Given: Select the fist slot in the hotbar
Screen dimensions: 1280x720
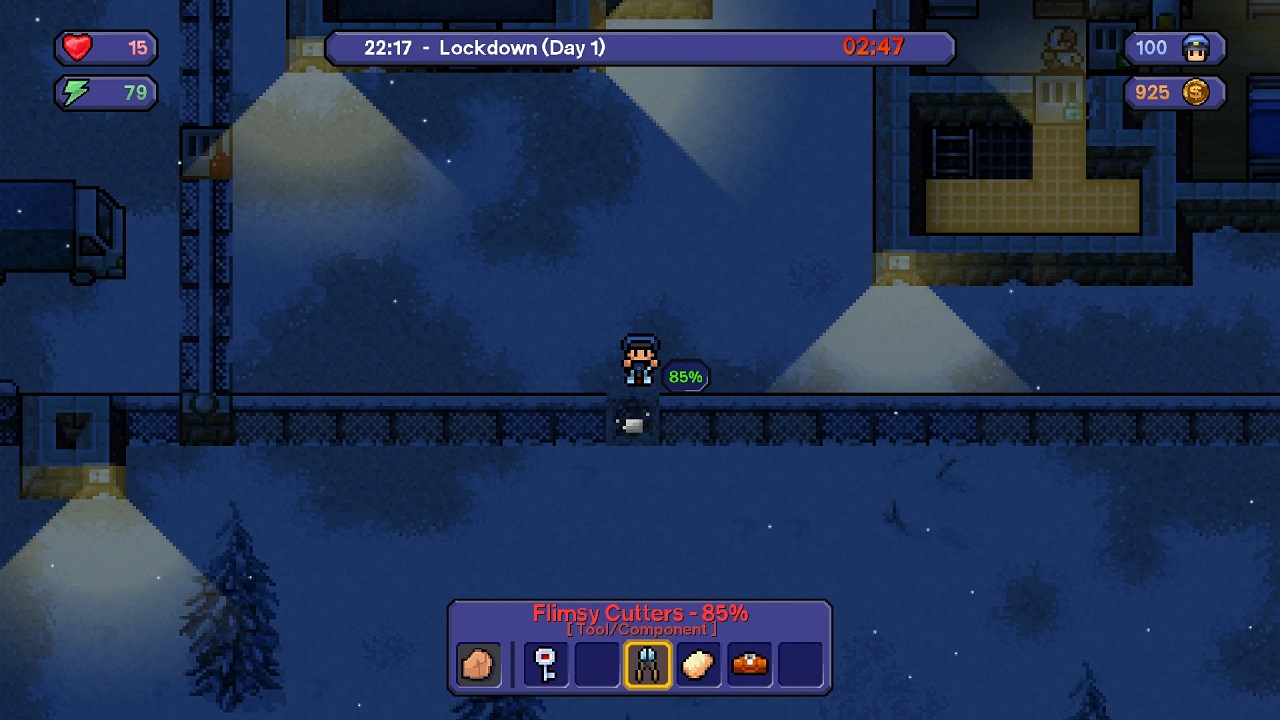Looking at the screenshot, I should click(478, 664).
